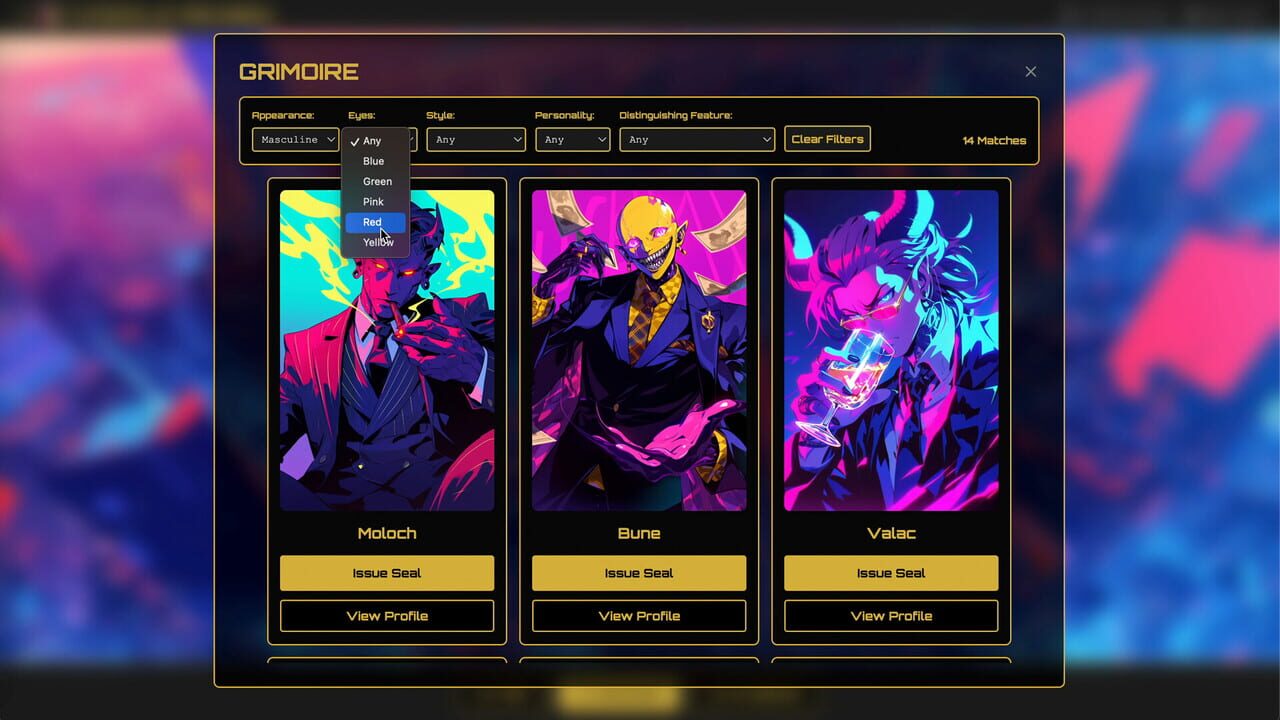Open Bune's profile via View Profile
Screen dimensions: 1280x720
639,616
